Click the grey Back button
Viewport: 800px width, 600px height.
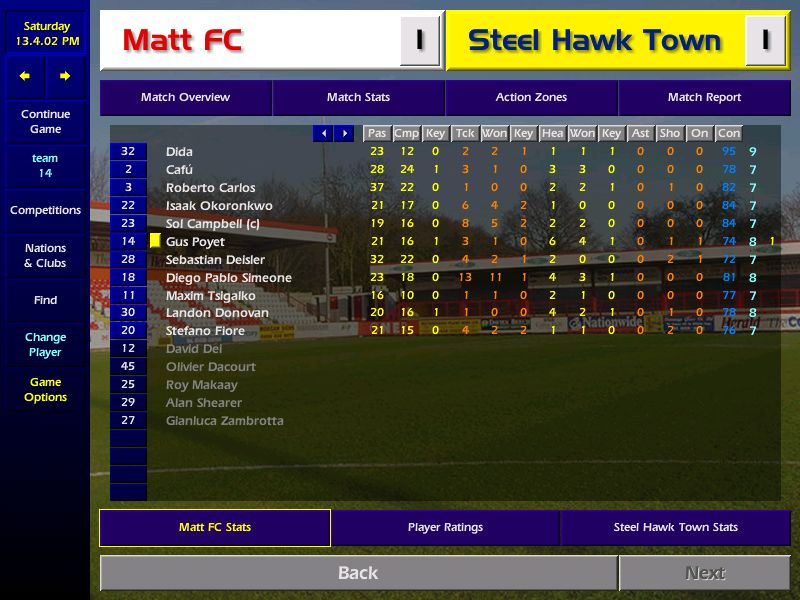(358, 573)
